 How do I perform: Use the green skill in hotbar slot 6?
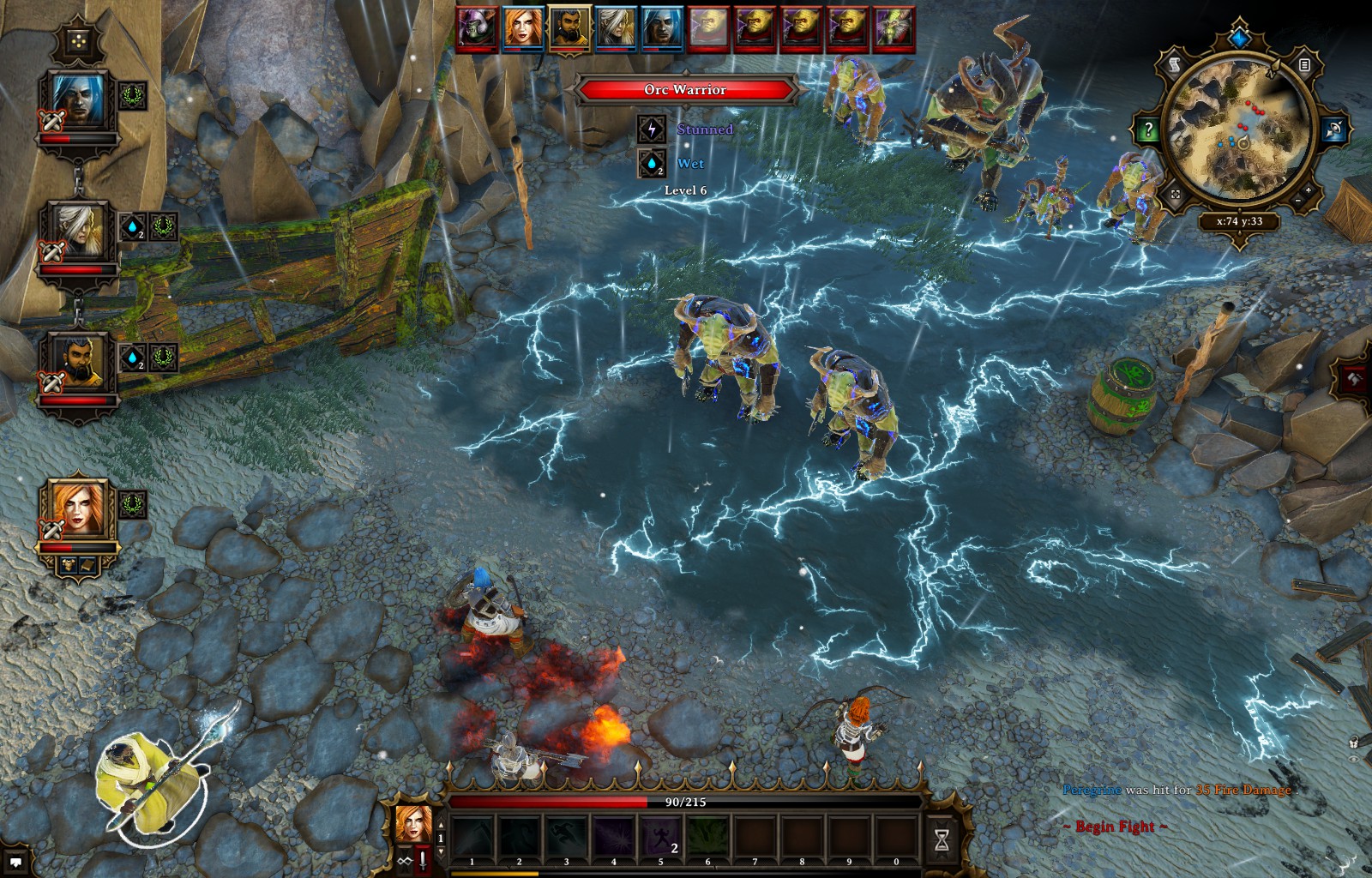[707, 838]
